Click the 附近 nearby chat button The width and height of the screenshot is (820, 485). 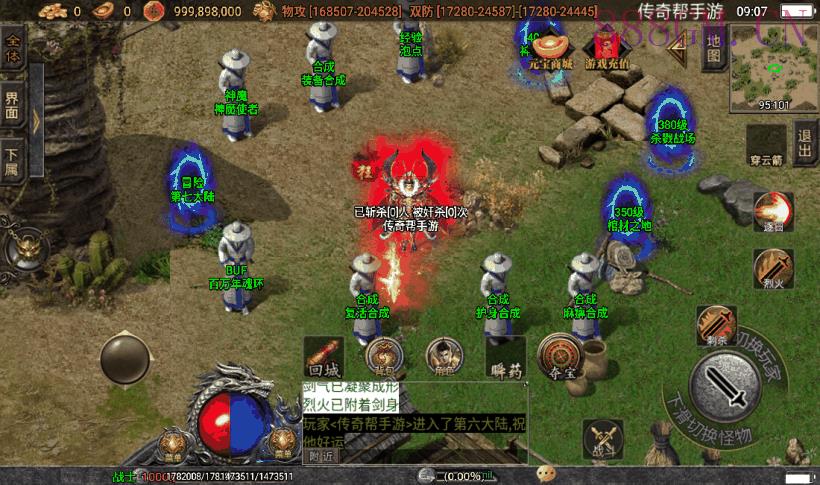click(x=321, y=456)
